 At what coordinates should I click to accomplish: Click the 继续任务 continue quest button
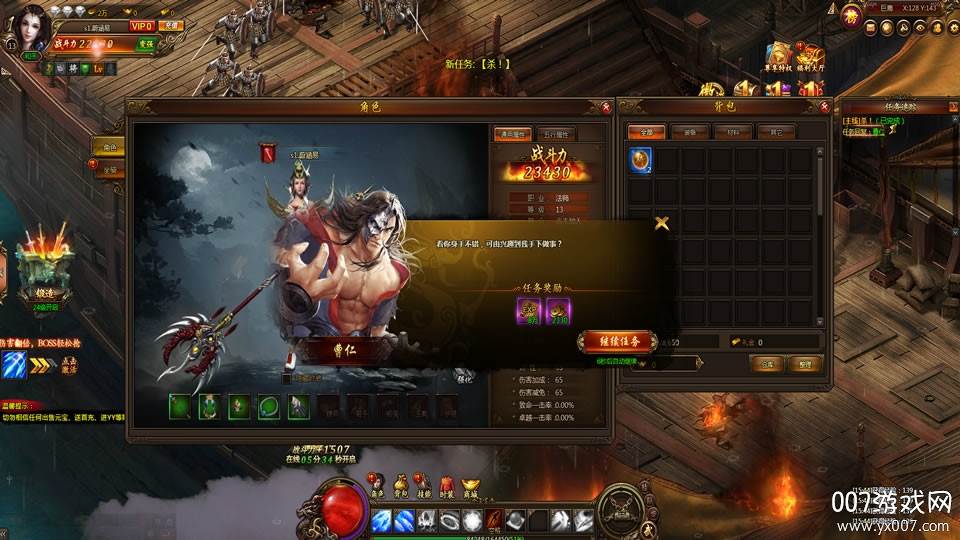click(x=616, y=342)
